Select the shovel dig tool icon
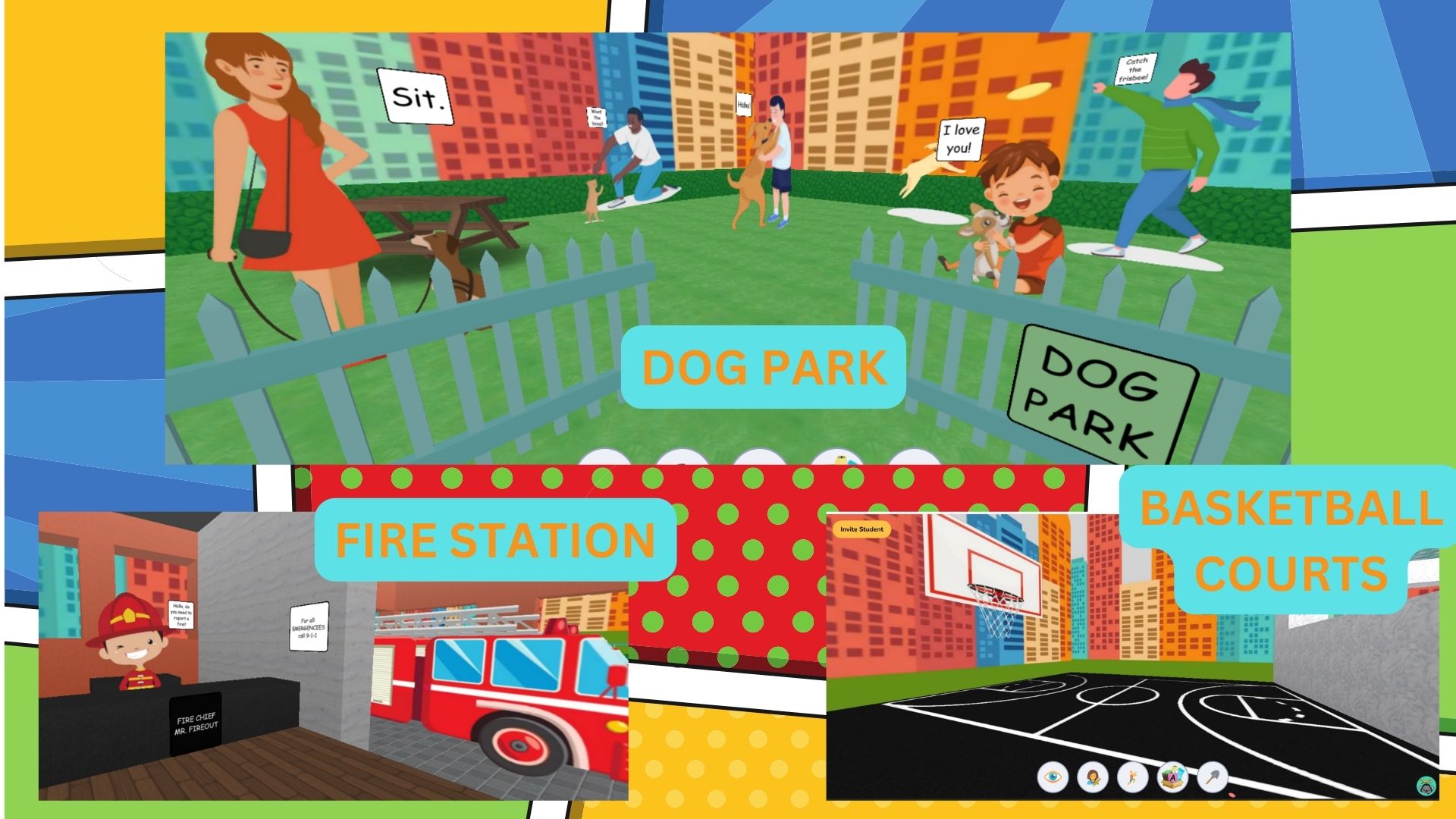This screenshot has height=819, width=1456. click(1212, 777)
